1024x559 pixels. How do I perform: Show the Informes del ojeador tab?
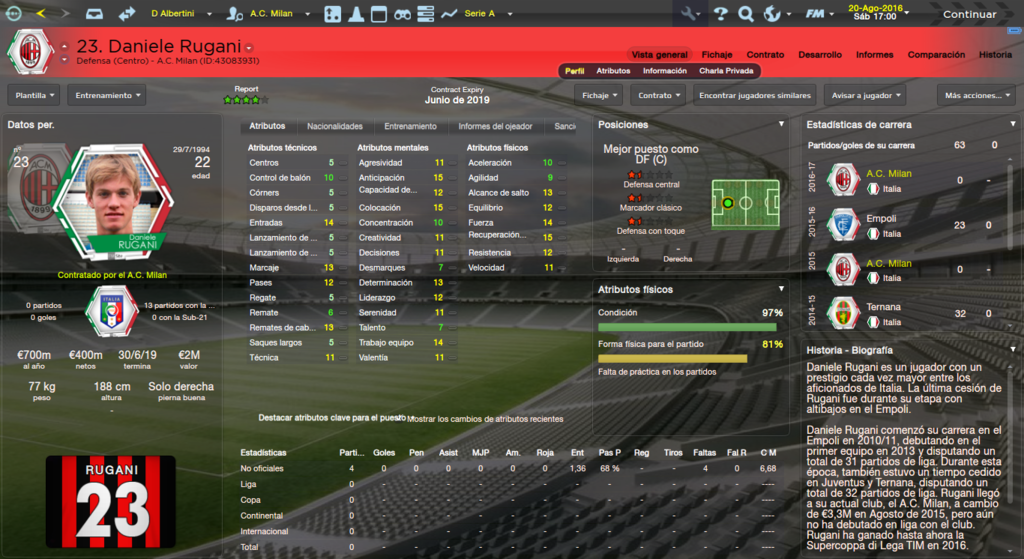pos(495,127)
